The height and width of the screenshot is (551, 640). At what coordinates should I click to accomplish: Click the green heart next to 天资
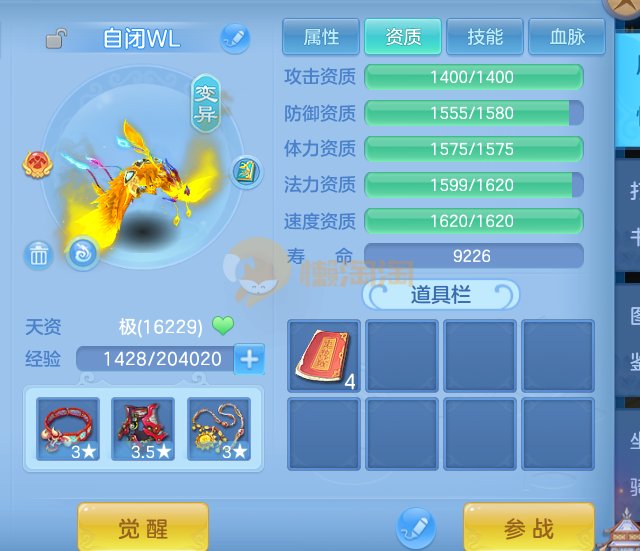(222, 326)
